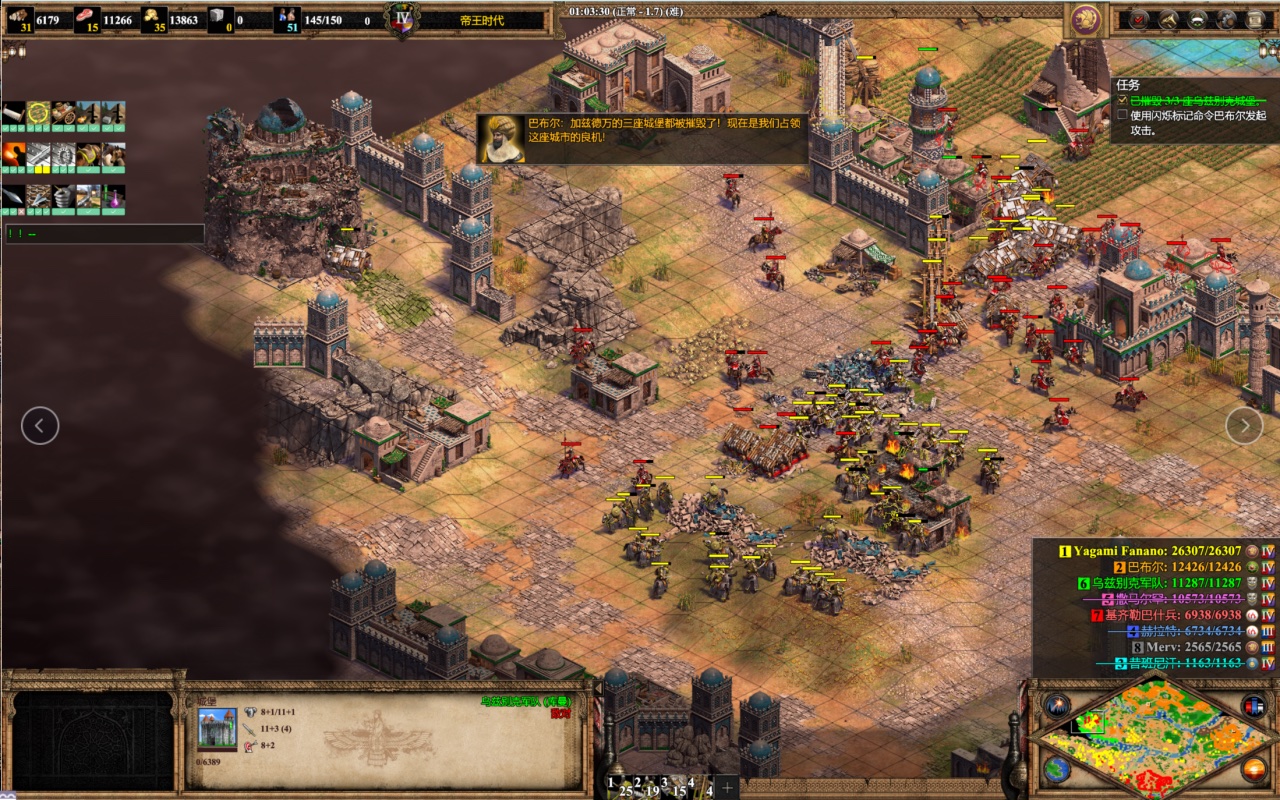Add a new control group with plus button
The height and width of the screenshot is (800, 1280).
(x=727, y=786)
